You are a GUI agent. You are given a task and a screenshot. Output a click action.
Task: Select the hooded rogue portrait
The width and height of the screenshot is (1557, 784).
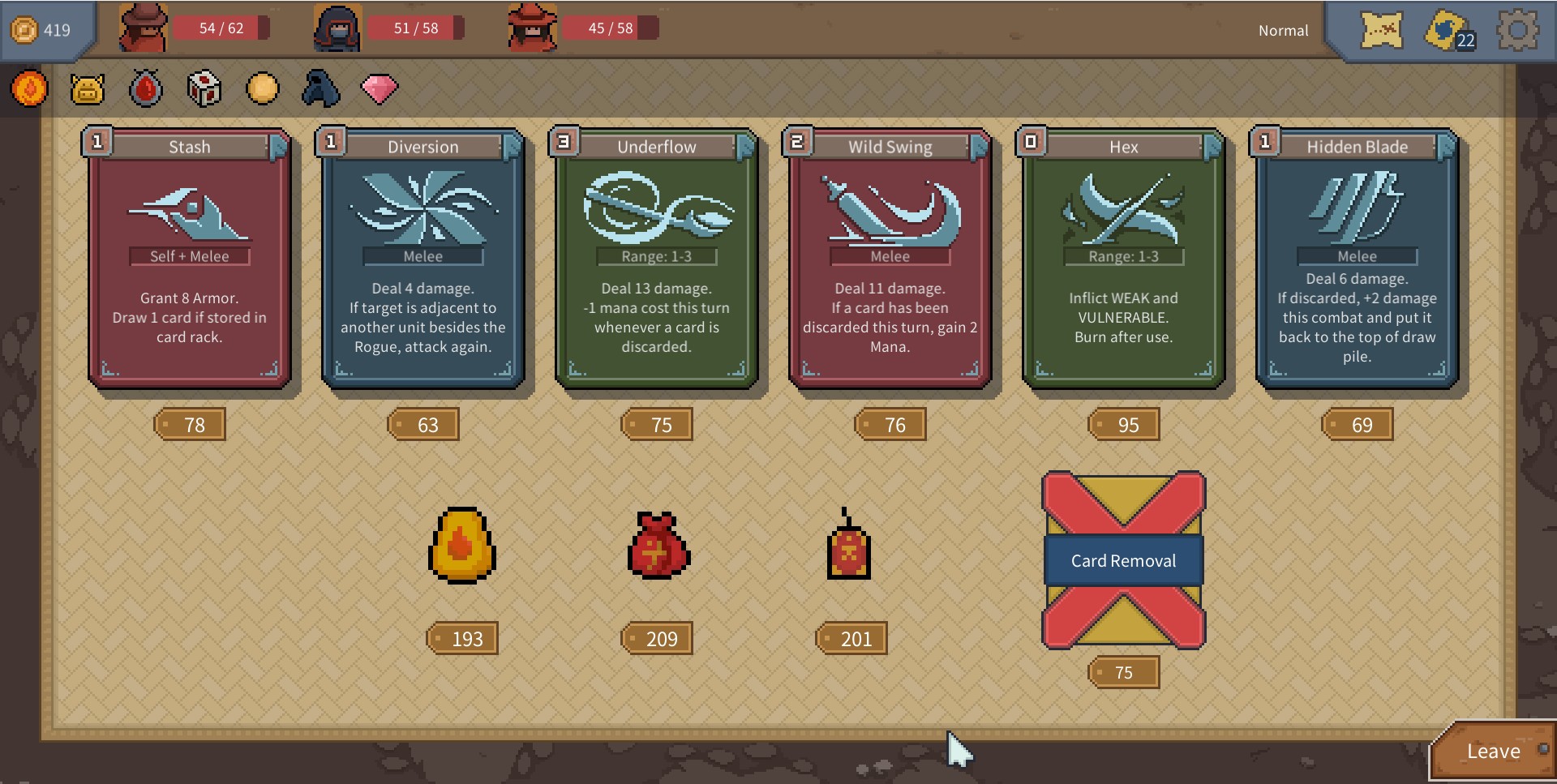click(x=337, y=28)
